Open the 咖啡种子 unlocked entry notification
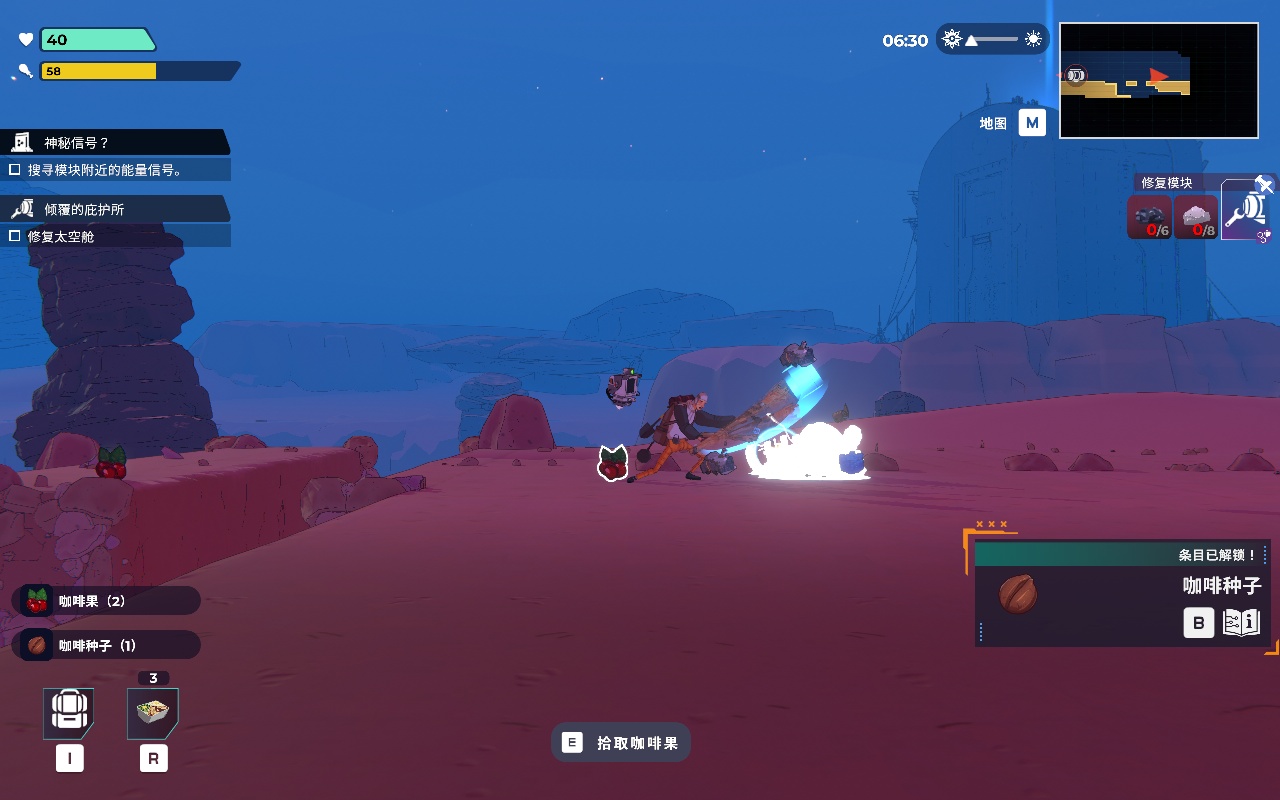1280x800 pixels. [x=1120, y=594]
